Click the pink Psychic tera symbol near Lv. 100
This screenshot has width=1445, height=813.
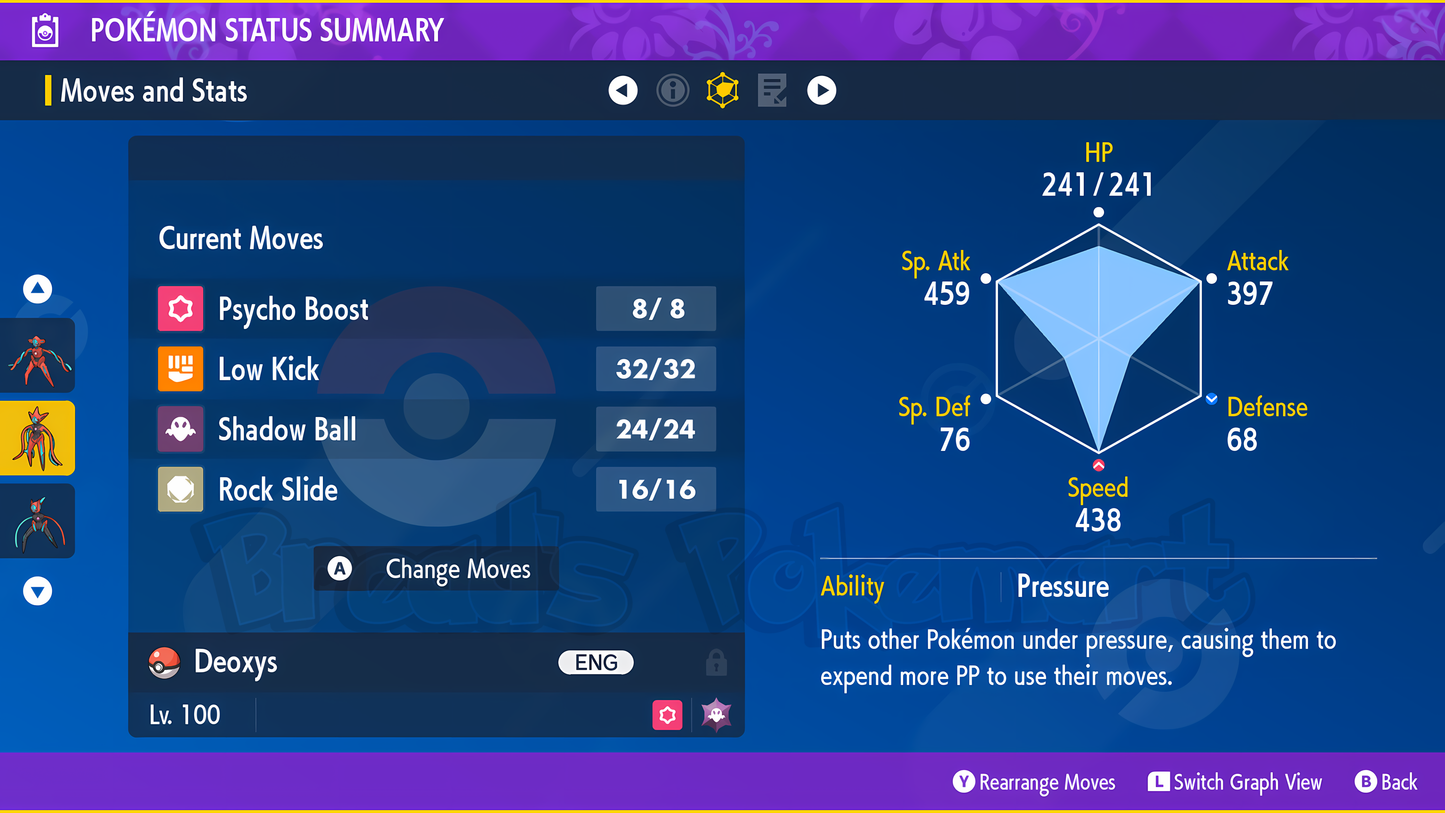coord(667,715)
